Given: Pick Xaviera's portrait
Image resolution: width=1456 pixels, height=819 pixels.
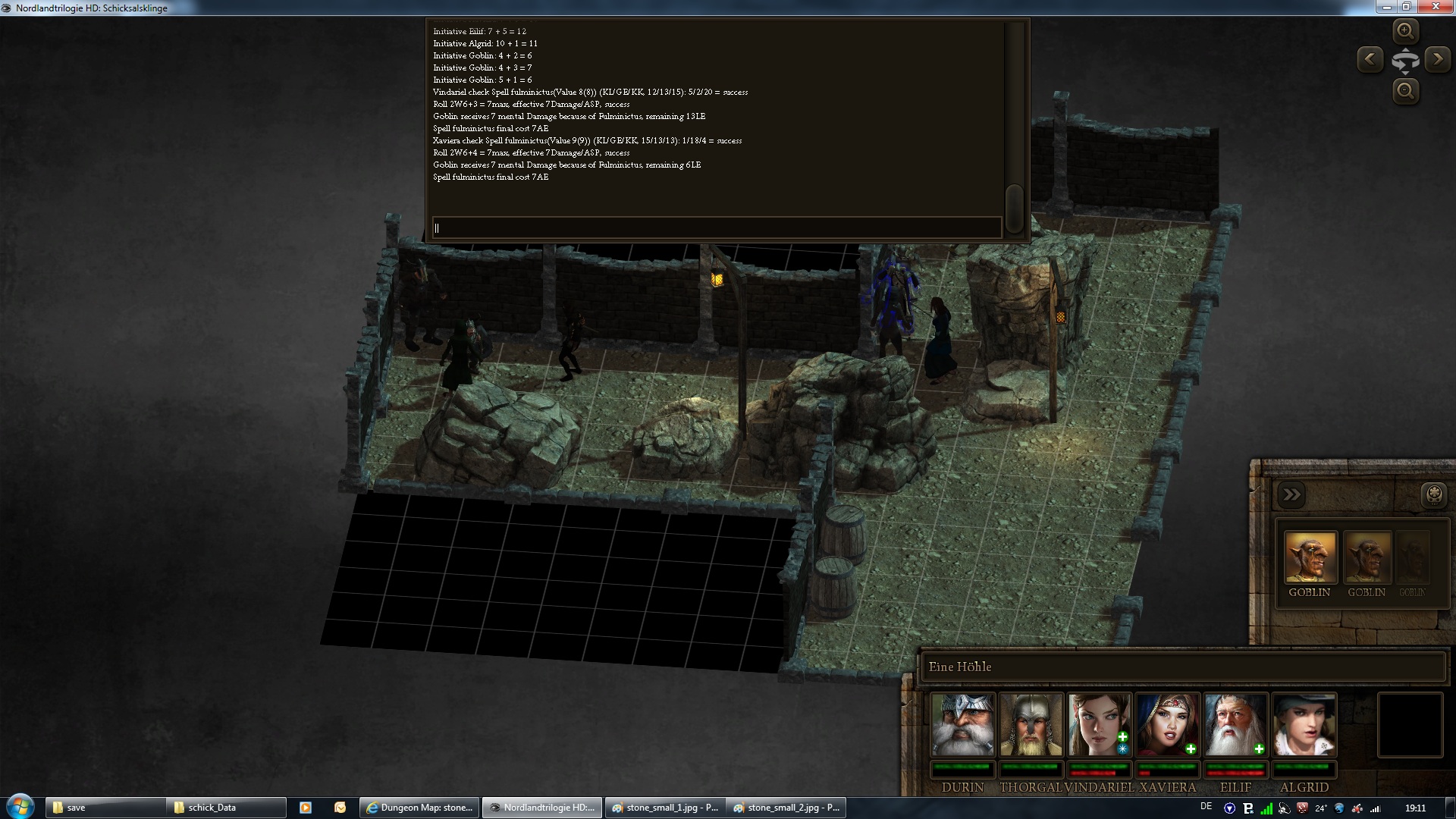Looking at the screenshot, I should point(1167,725).
